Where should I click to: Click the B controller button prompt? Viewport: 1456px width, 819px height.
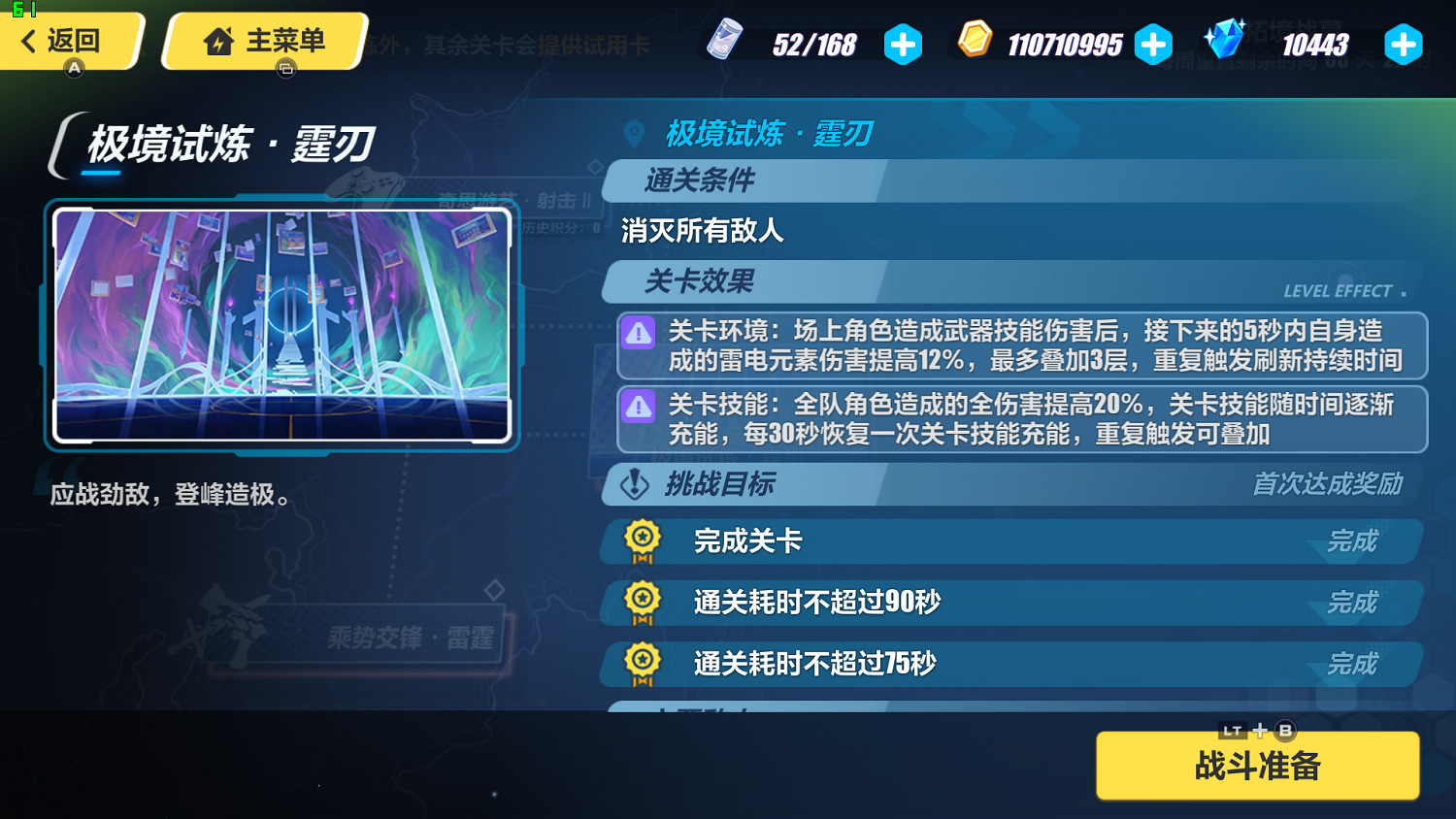(x=1286, y=731)
